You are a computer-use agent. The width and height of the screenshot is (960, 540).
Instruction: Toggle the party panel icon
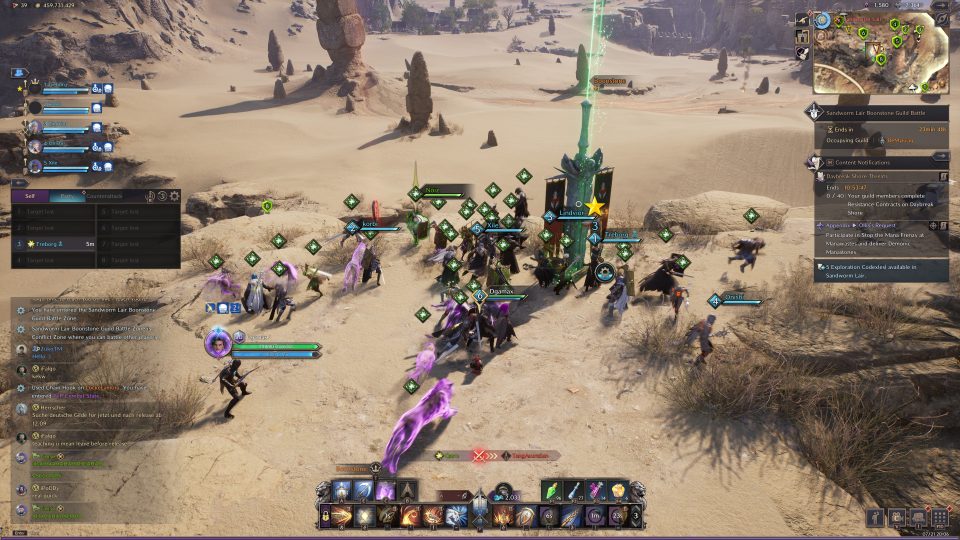coord(18,73)
